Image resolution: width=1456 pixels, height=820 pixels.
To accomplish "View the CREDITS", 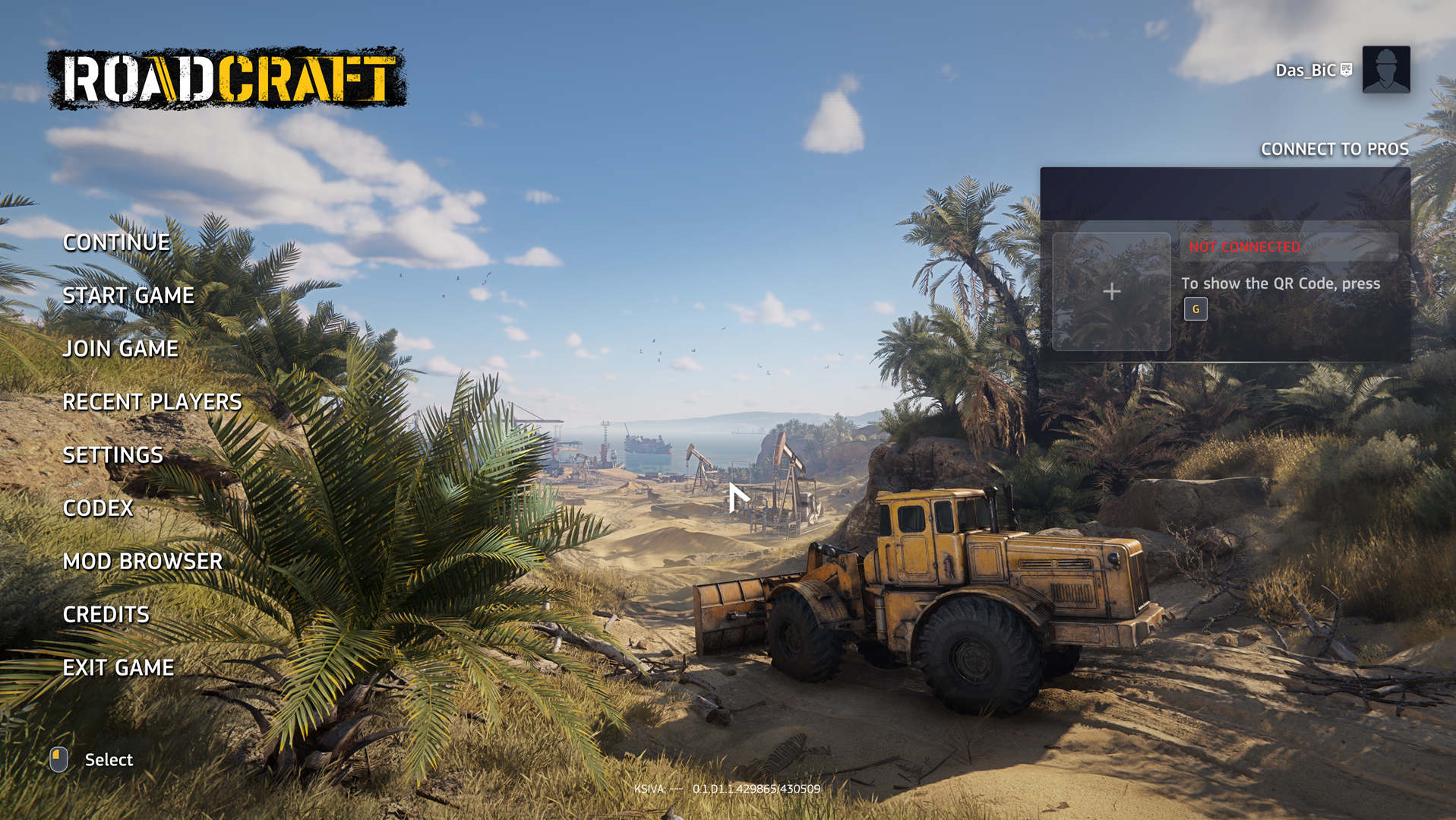I will coord(106,614).
